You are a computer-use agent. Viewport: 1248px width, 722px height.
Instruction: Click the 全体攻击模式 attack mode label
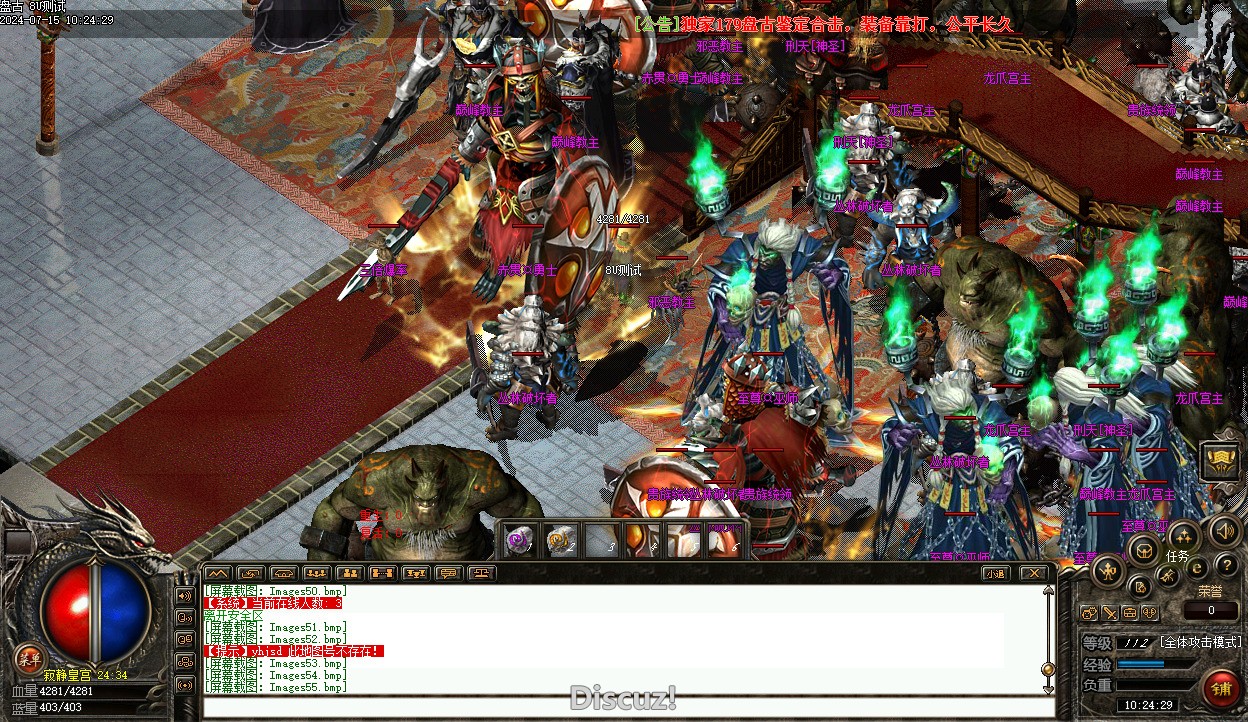tap(1200, 642)
